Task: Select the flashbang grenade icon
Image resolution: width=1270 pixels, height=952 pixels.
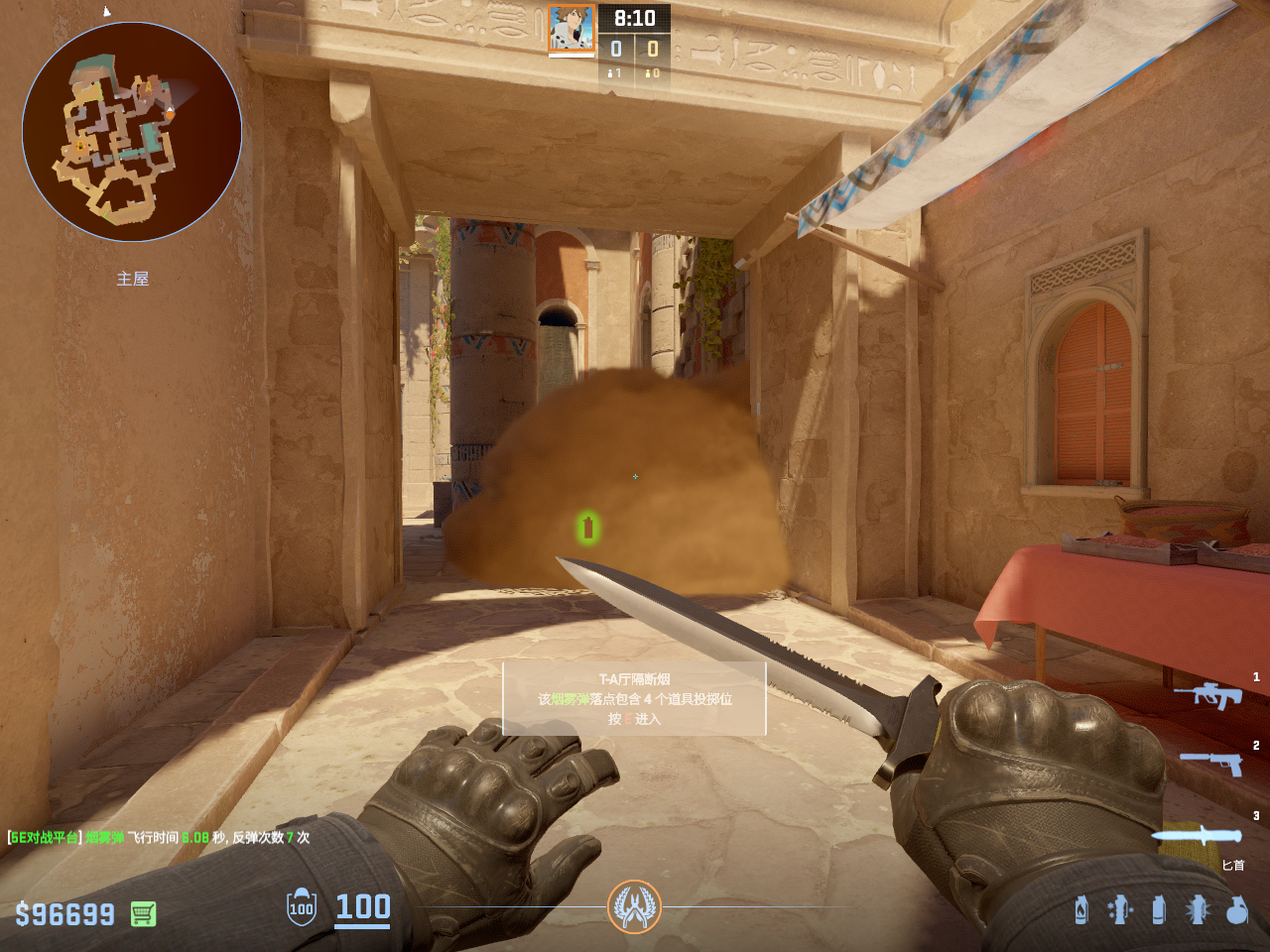Action: (x=1198, y=909)
